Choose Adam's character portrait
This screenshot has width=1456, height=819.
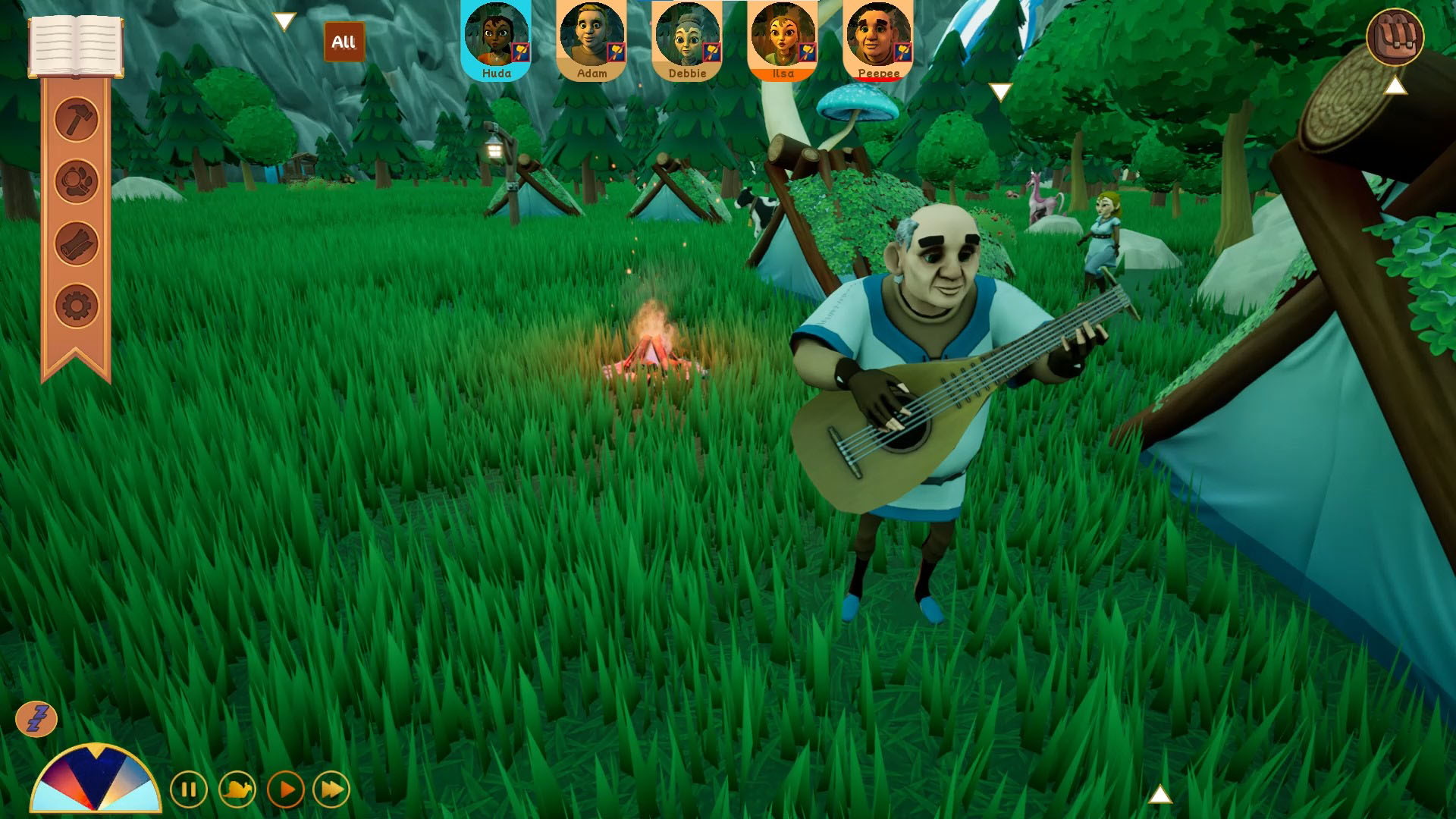[x=591, y=39]
